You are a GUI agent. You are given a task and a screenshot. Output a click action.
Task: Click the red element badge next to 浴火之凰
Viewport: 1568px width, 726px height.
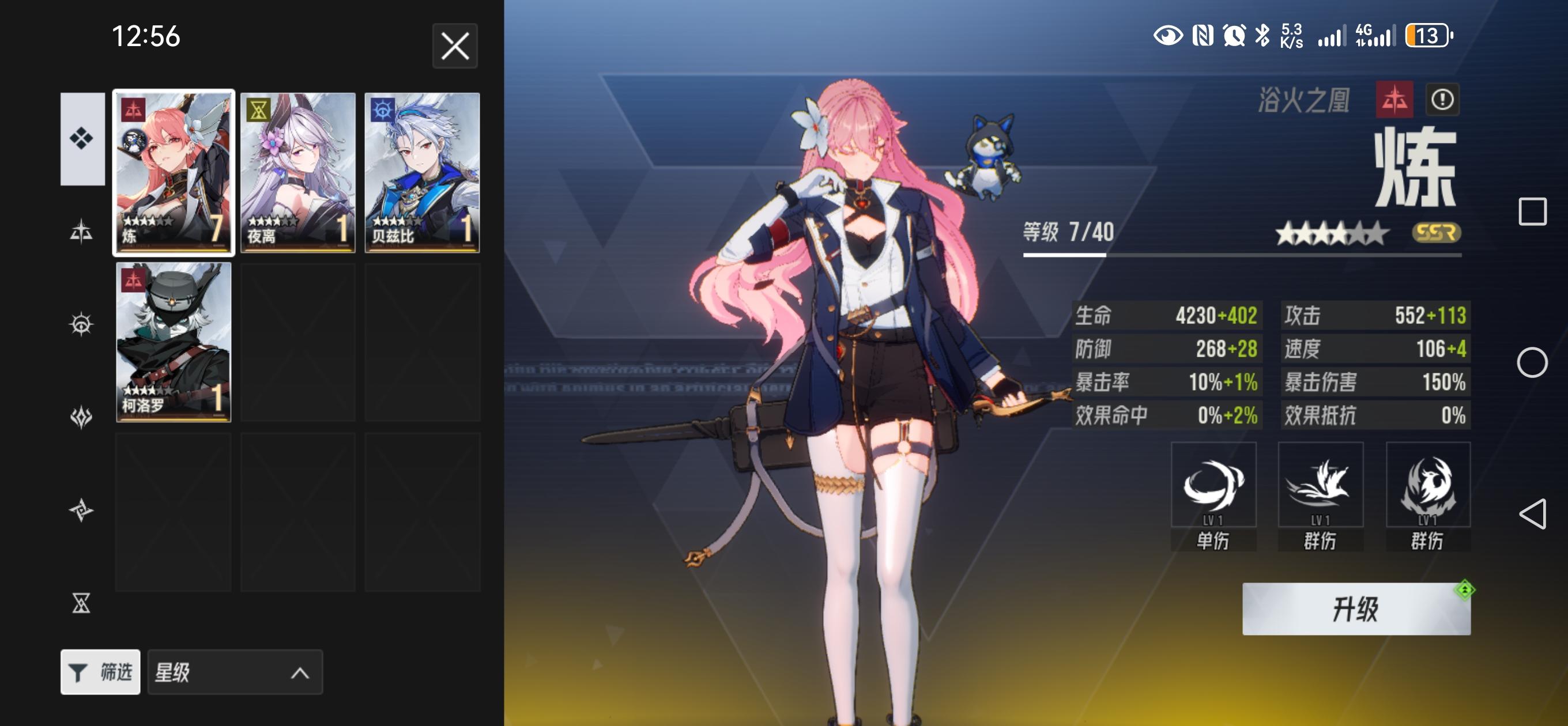point(1396,100)
